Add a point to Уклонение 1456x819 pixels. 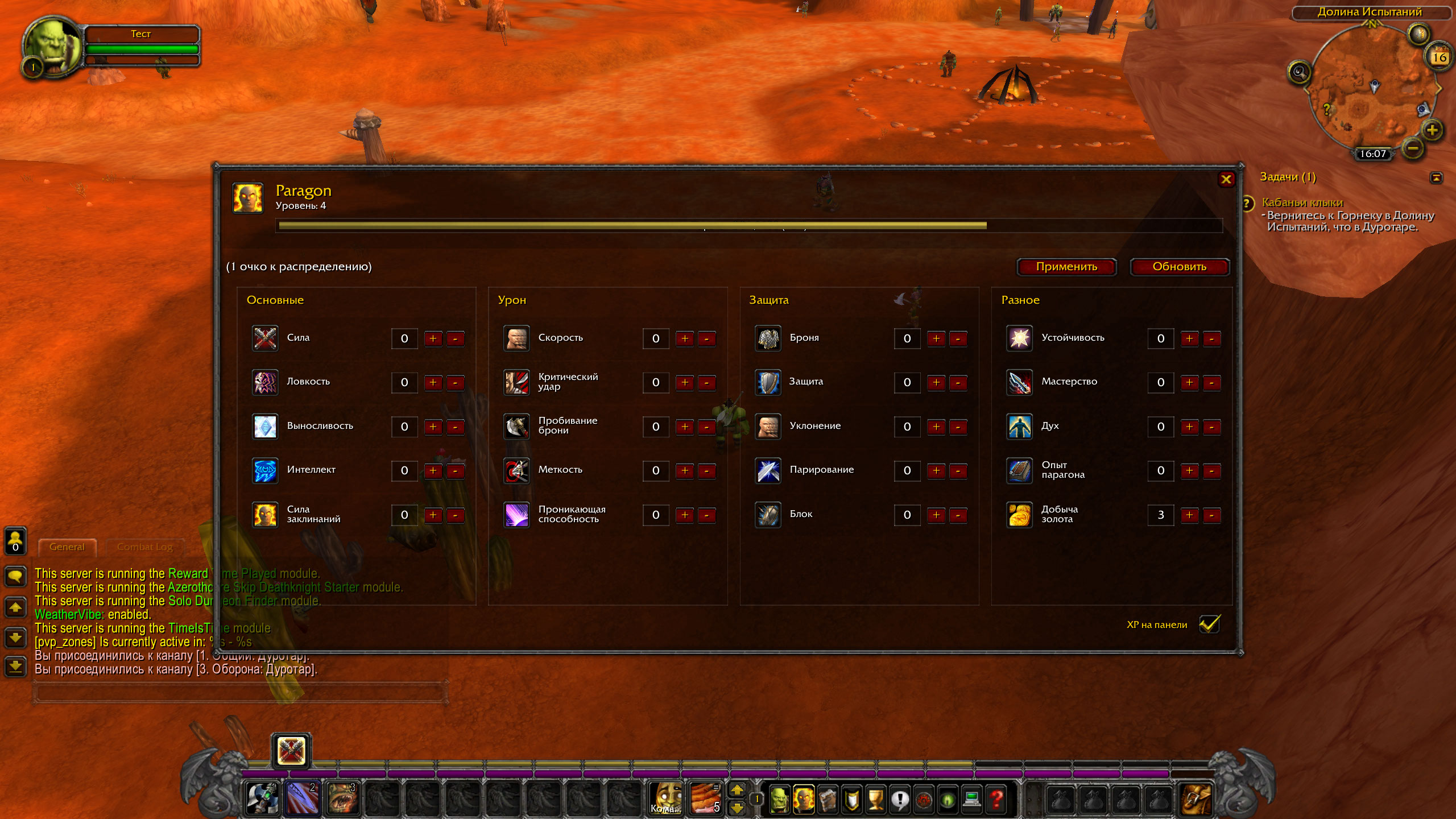coord(936,427)
